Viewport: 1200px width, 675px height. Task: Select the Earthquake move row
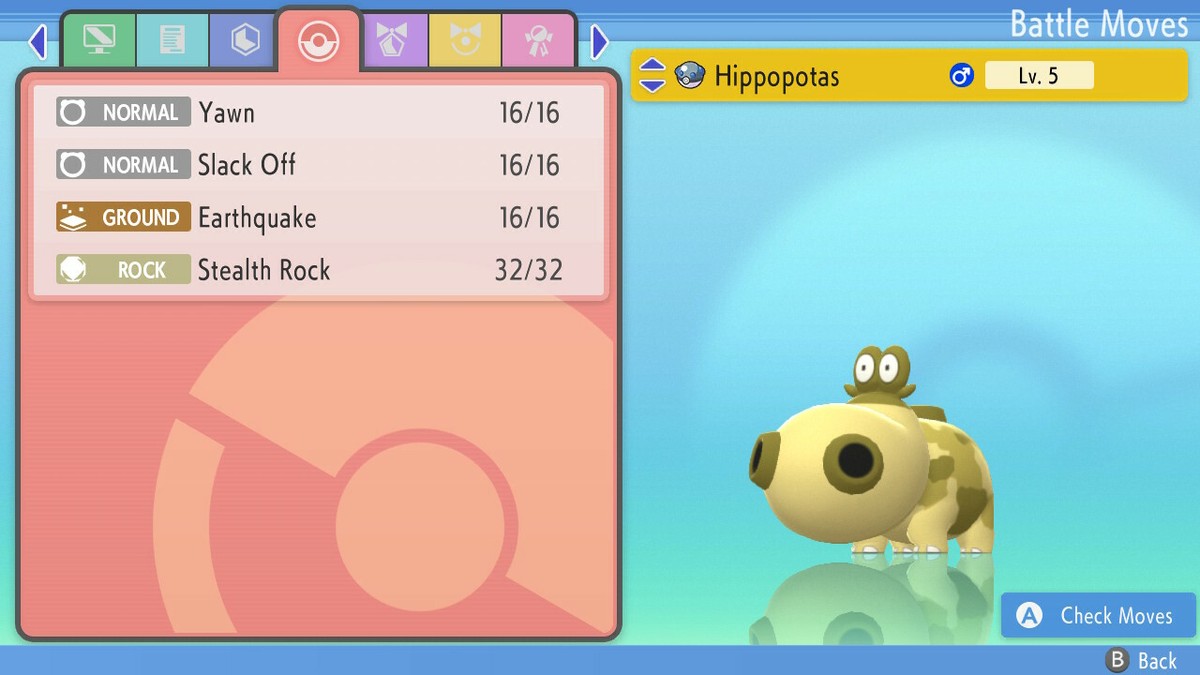[318, 218]
